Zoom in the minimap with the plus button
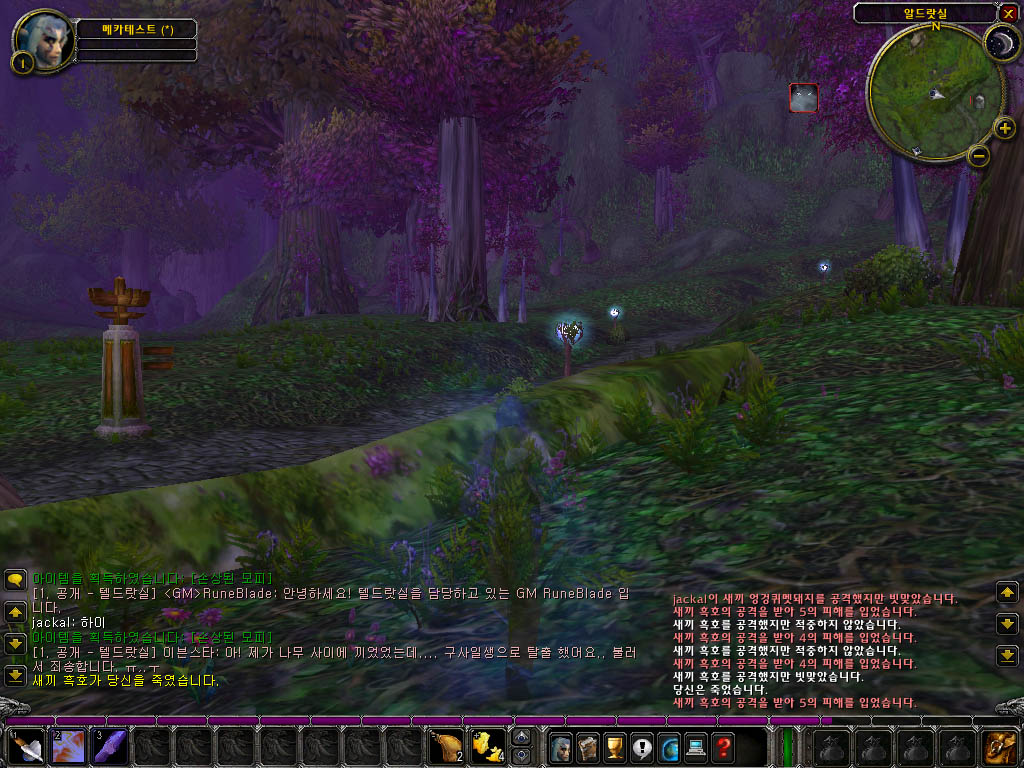 1006,128
